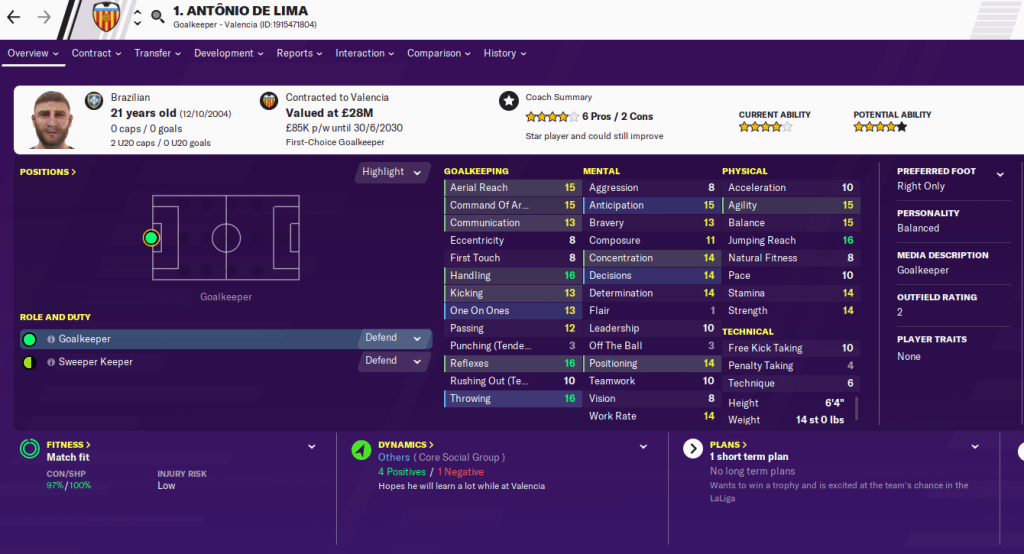1024x554 pixels.
Task: Click the Valencia club badge at top
Action: pos(105,17)
